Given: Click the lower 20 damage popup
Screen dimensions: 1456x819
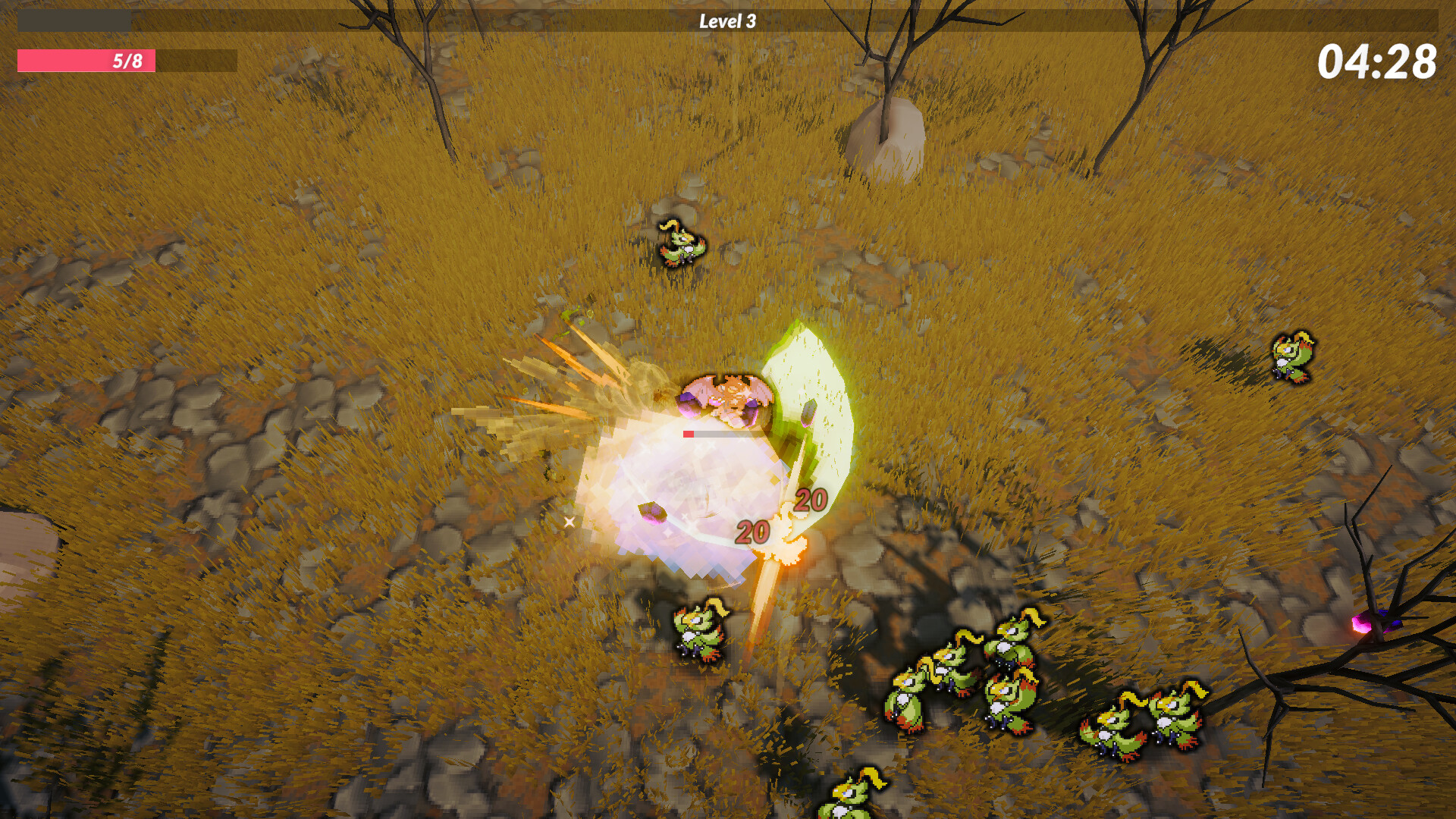Looking at the screenshot, I should coord(752,533).
